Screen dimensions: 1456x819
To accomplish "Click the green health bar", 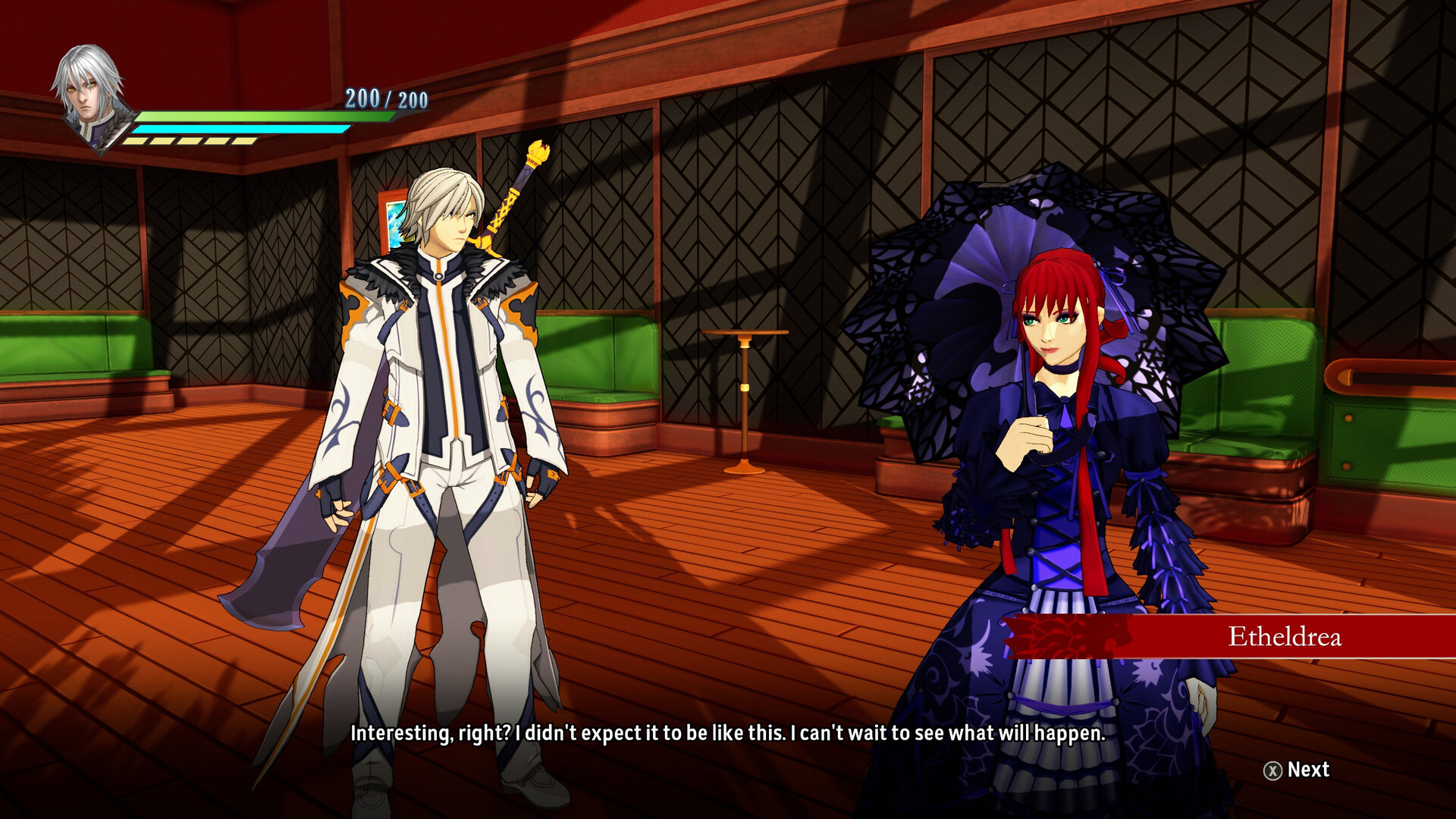I will [250, 115].
